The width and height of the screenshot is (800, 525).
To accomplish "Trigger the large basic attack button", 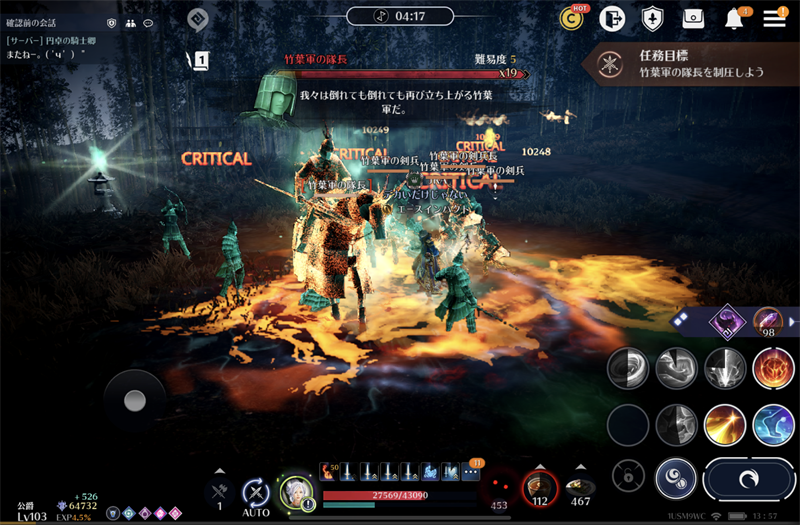I will pos(748,480).
